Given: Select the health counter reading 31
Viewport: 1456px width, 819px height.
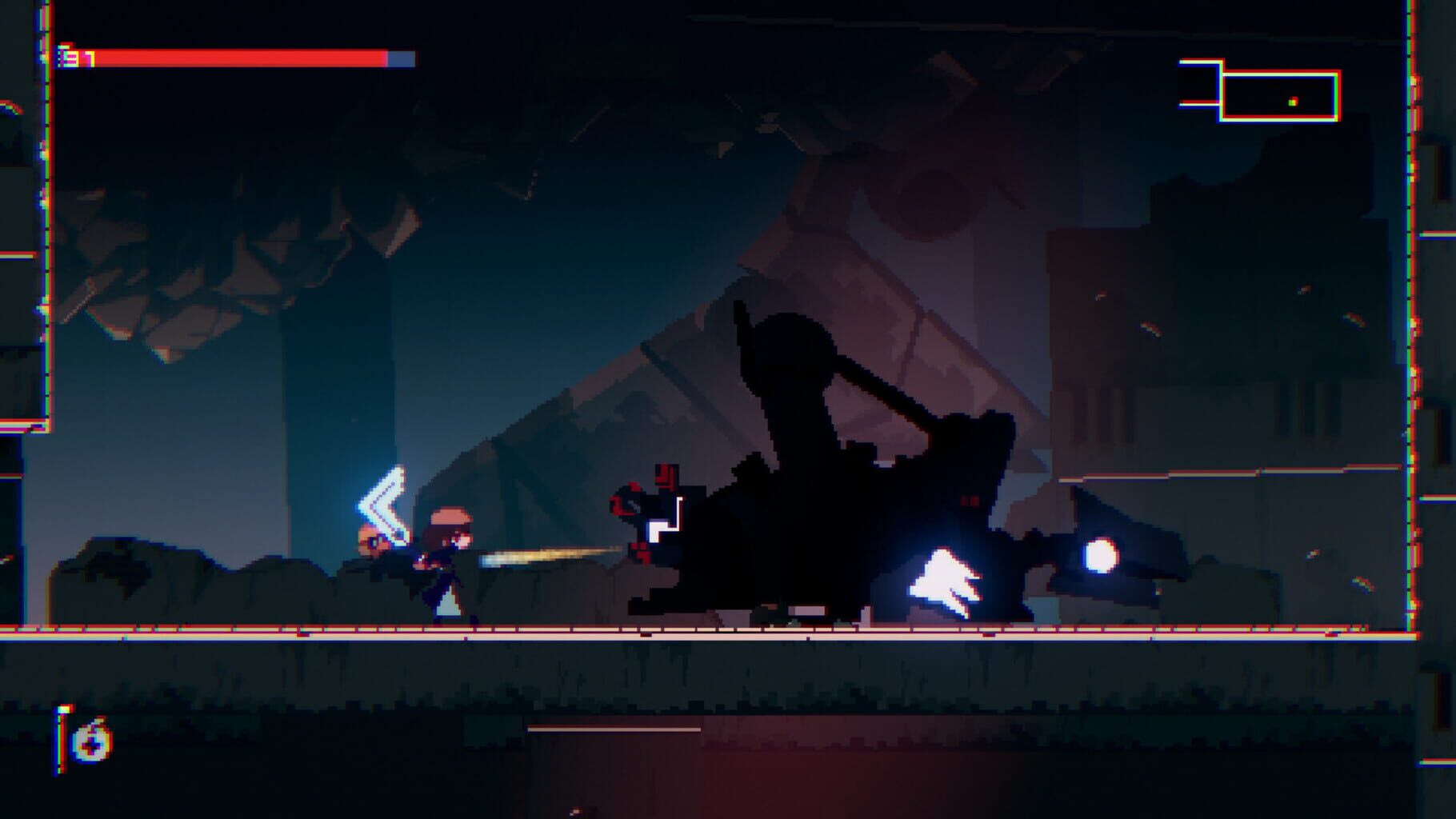Looking at the screenshot, I should 78,57.
